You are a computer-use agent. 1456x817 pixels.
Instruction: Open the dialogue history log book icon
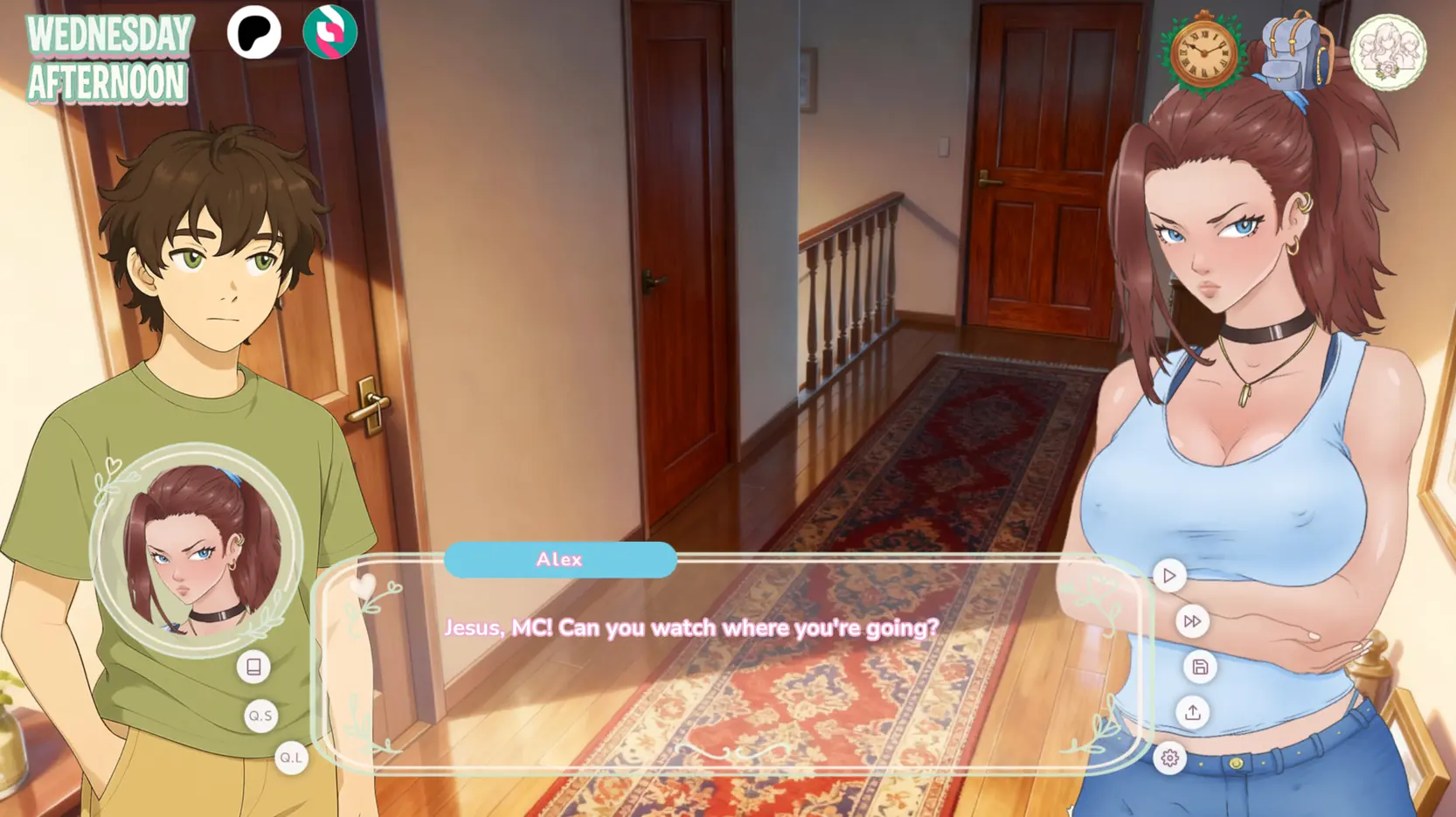(x=253, y=668)
